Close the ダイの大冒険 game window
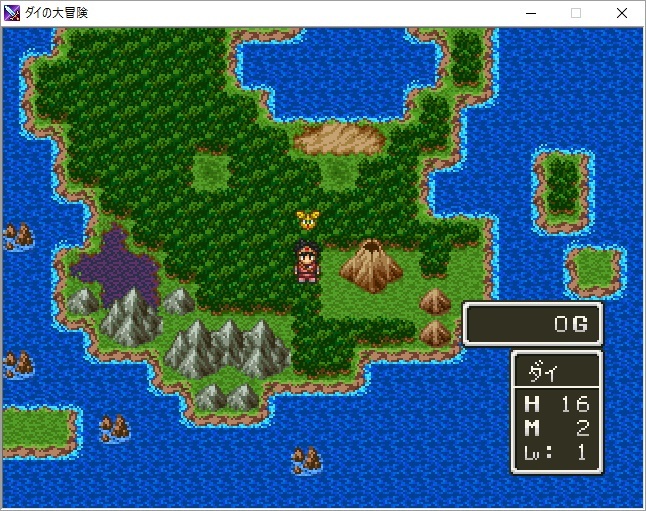 click(622, 13)
